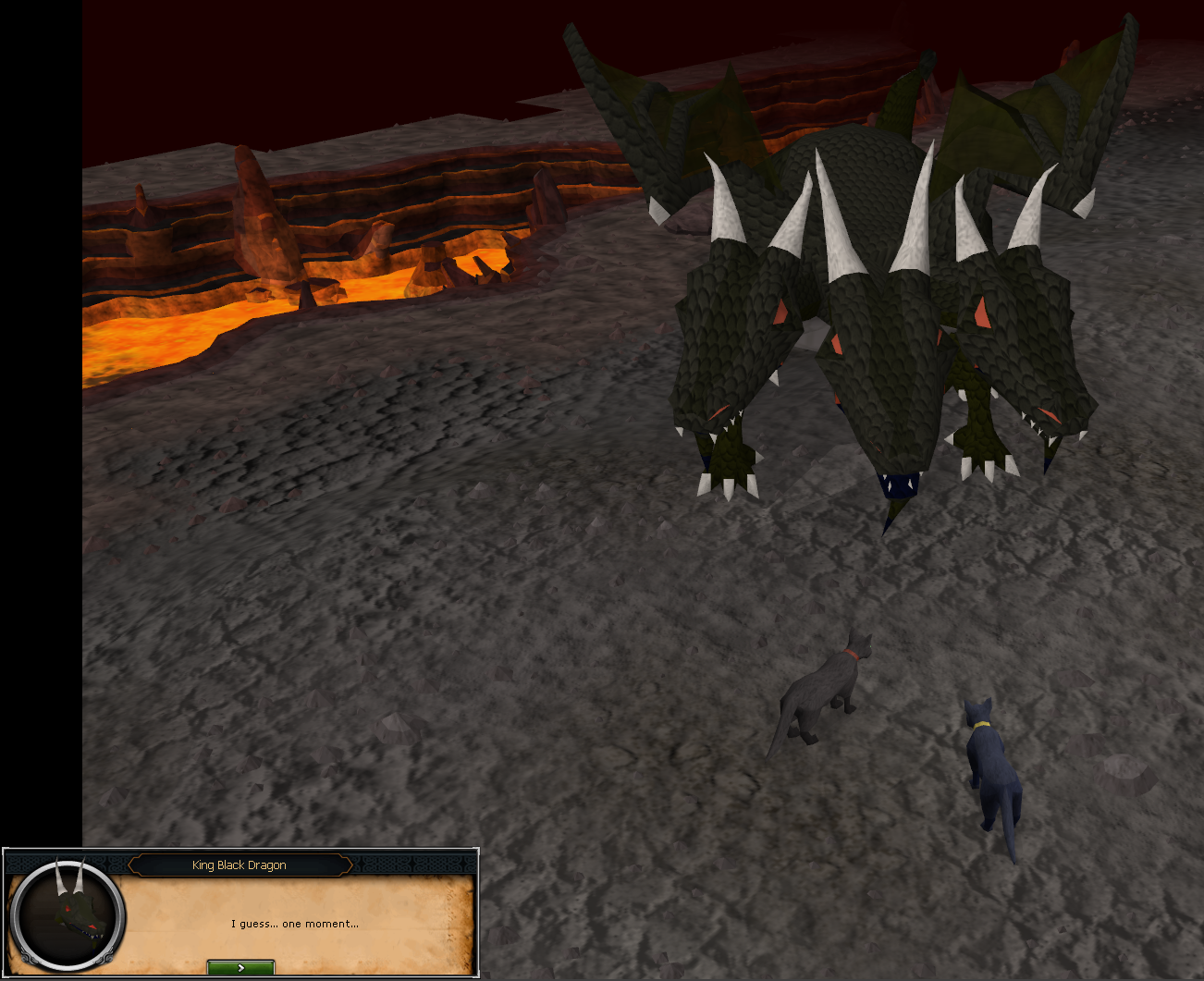The width and height of the screenshot is (1204, 981).
Task: Click the King Black Dragon chathead portrait
Action: tap(67, 915)
